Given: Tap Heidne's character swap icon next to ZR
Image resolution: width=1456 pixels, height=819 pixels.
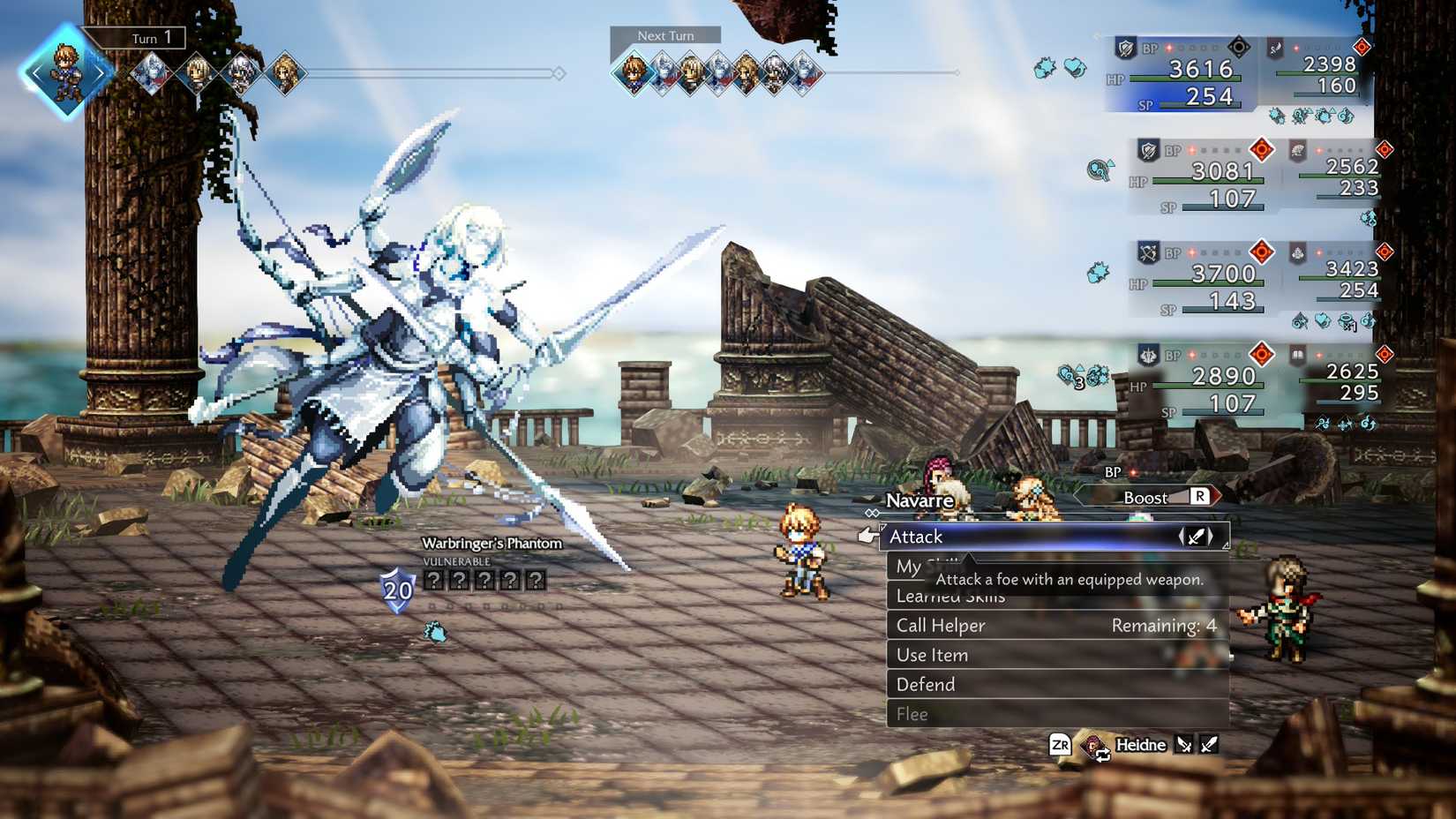Looking at the screenshot, I should point(1095,747).
